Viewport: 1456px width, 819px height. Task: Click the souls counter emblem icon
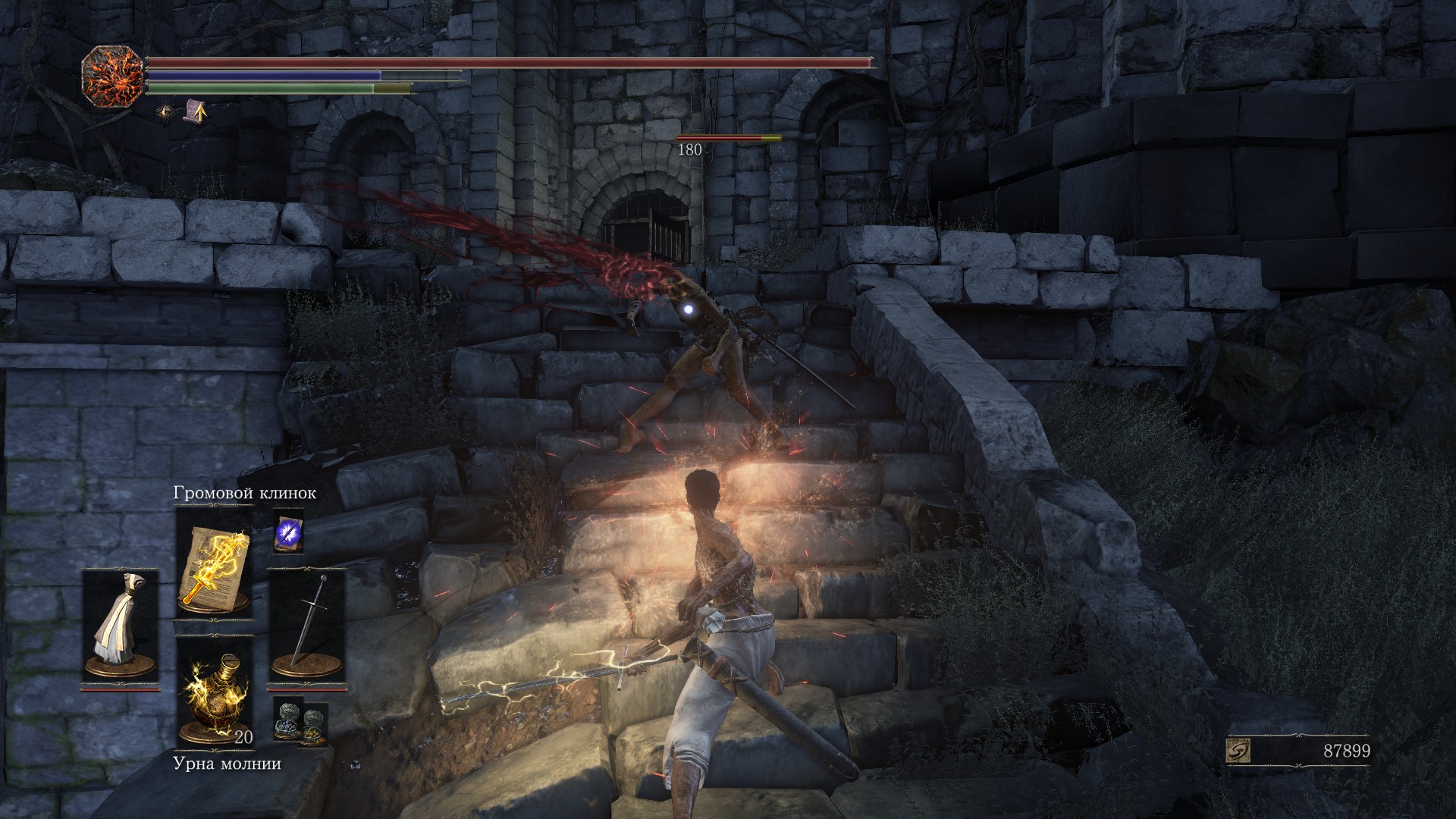[1238, 751]
